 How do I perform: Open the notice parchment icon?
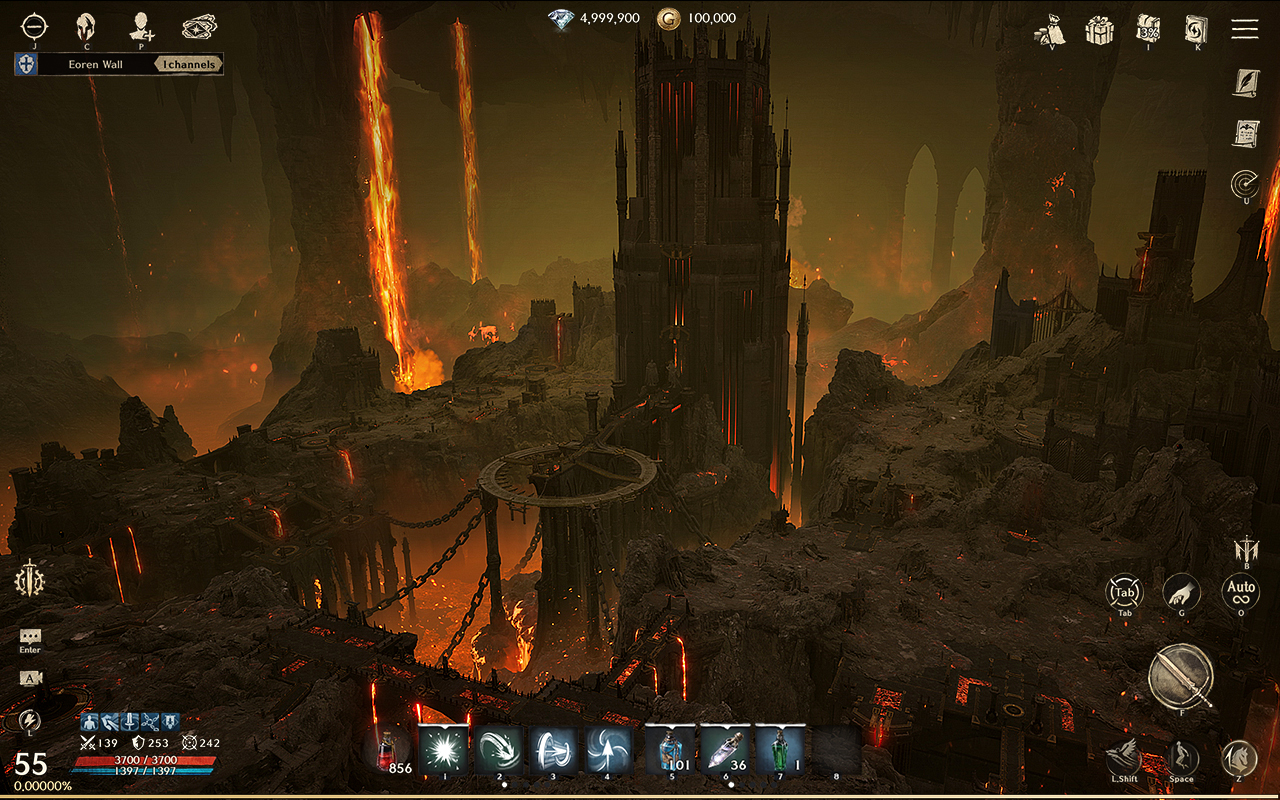coord(1245,133)
